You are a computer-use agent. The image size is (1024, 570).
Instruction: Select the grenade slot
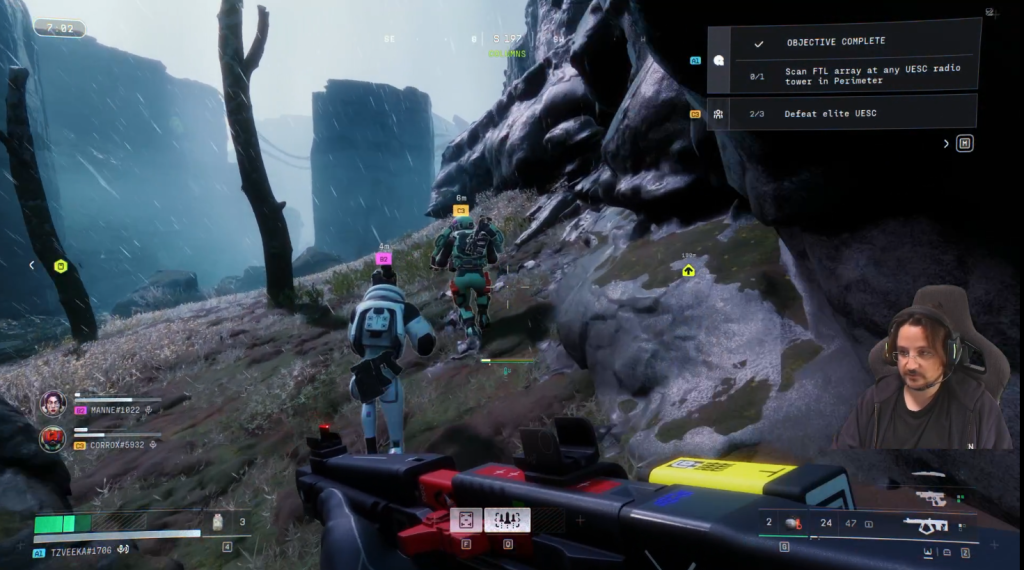790,522
